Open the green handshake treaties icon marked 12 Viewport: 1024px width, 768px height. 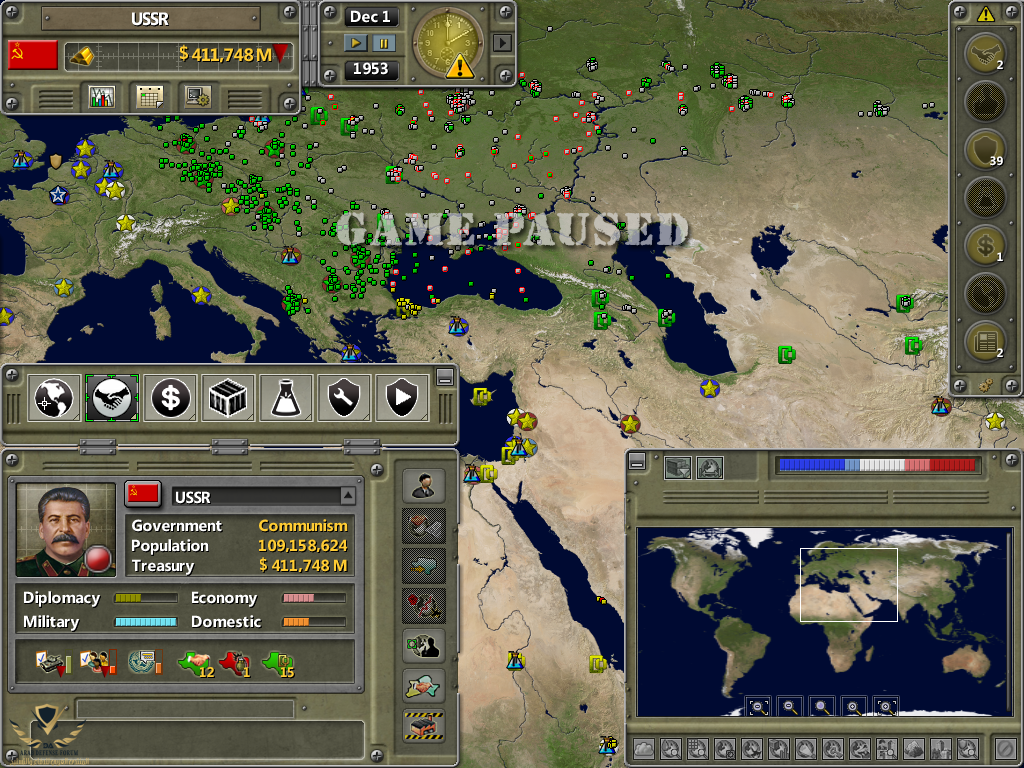click(x=194, y=662)
